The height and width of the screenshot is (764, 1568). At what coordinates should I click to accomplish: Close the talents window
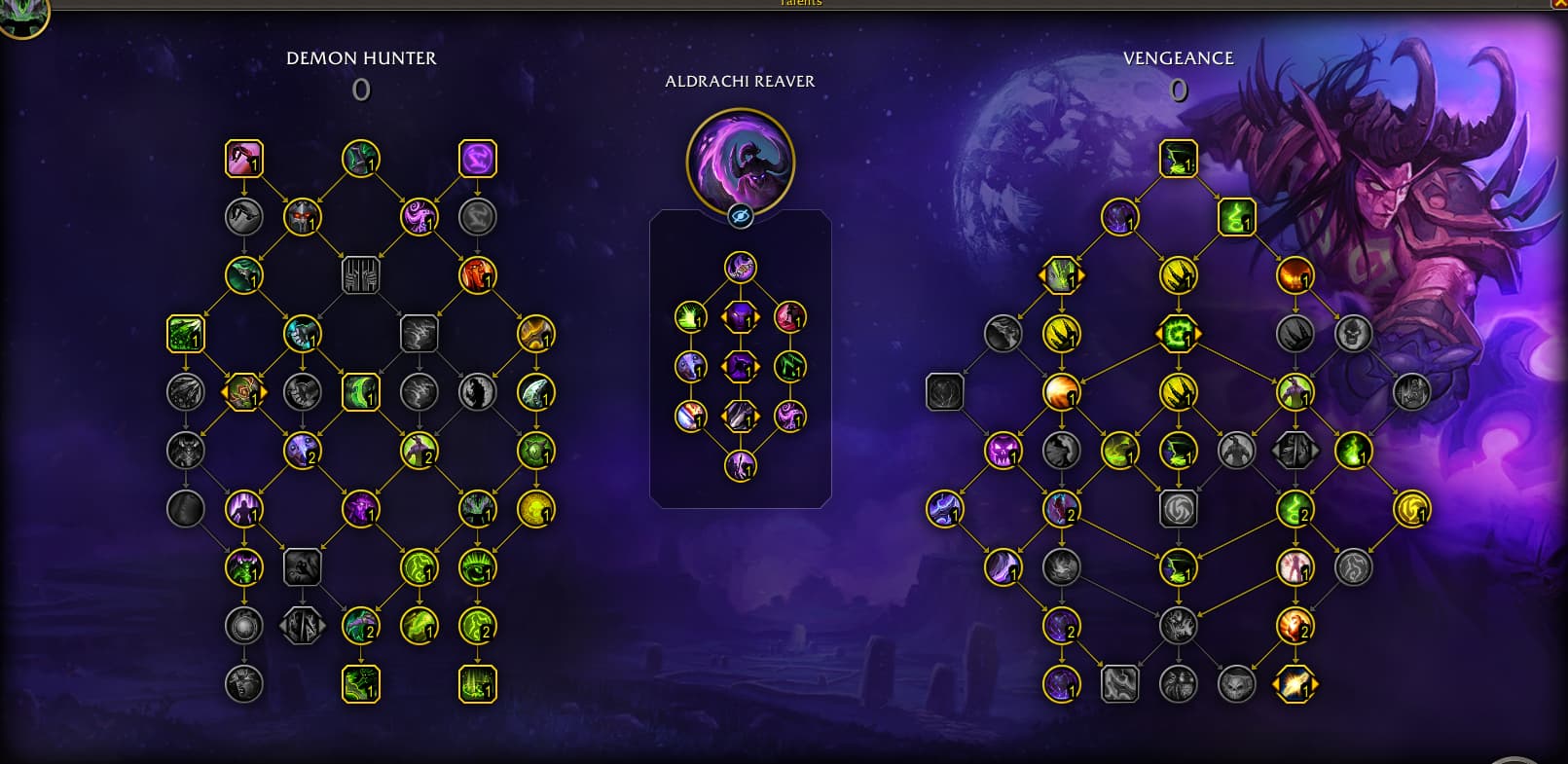click(x=1559, y=4)
